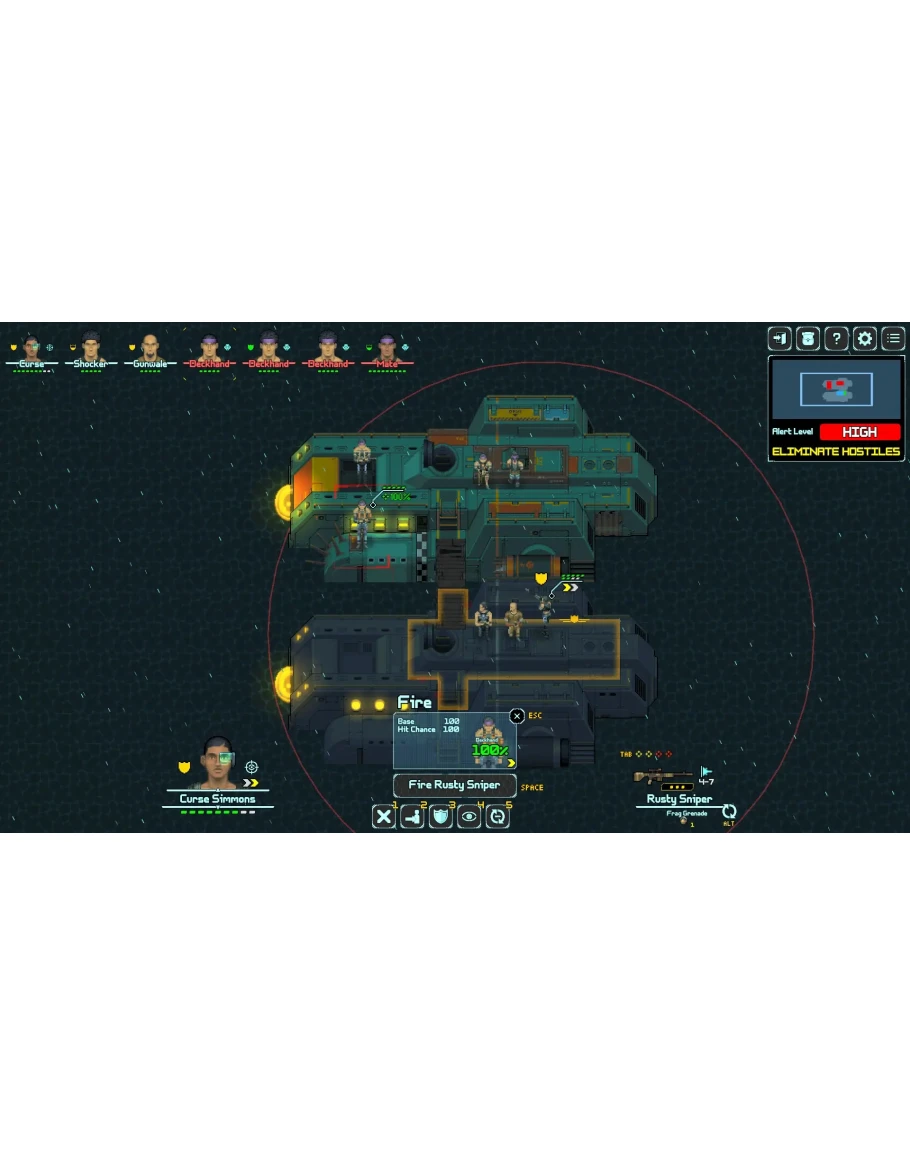Screen dimensions: 910x1155
Task: Confirm the Fire Rusty Sniper button
Action: tap(454, 785)
